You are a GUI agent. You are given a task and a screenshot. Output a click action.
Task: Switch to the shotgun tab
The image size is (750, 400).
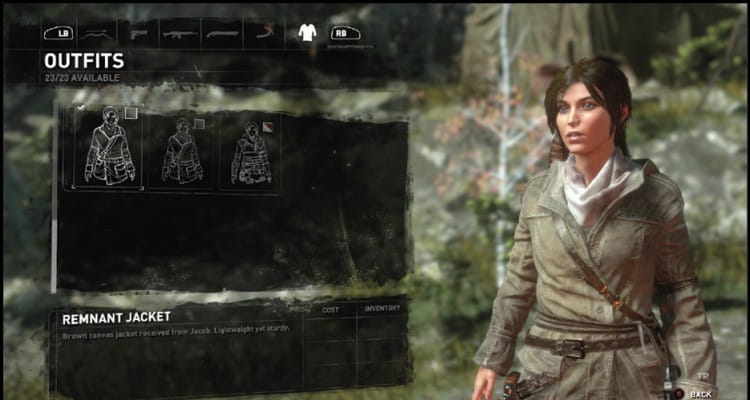[223, 33]
